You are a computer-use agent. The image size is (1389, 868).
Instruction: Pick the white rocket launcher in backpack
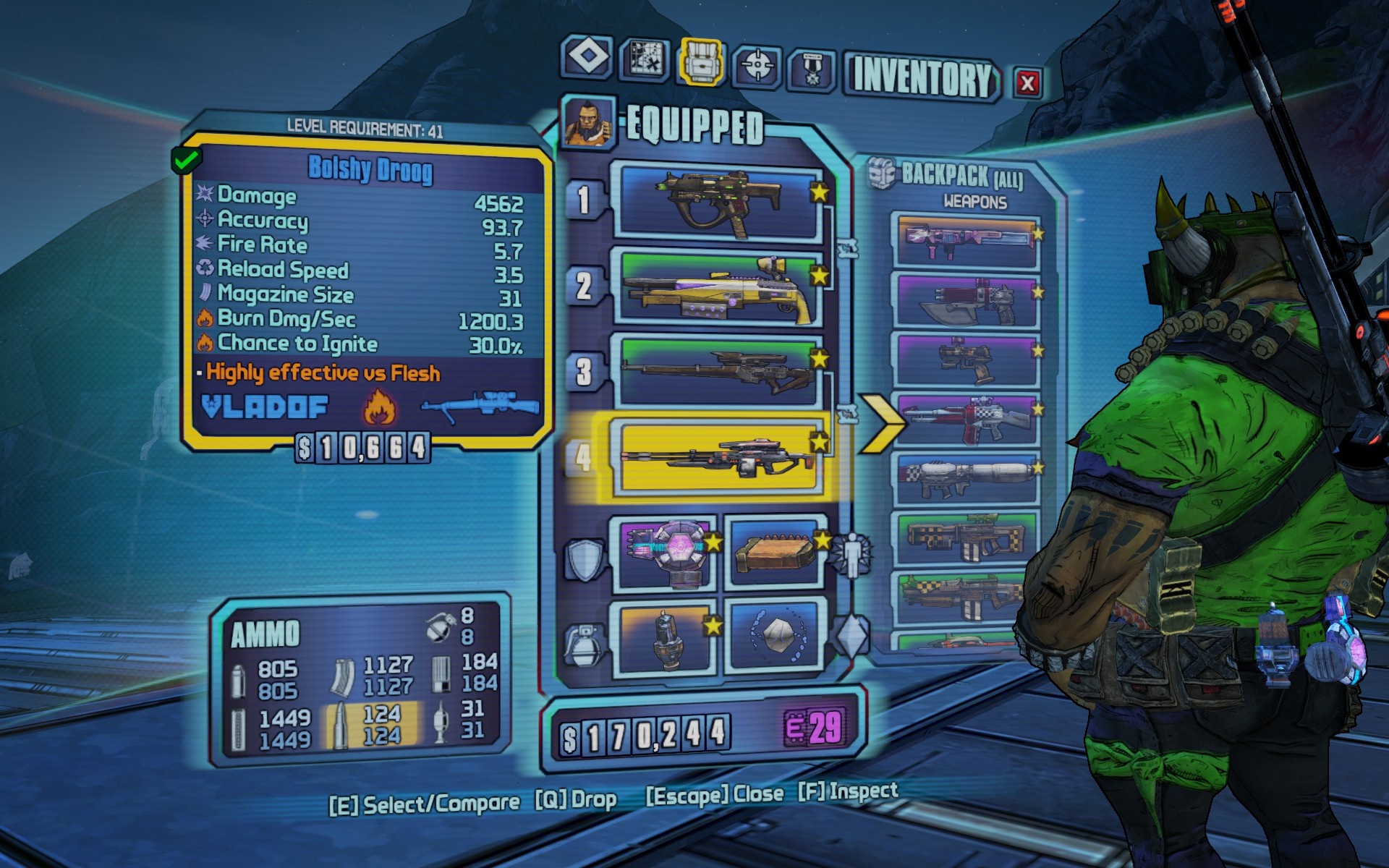click(967, 478)
